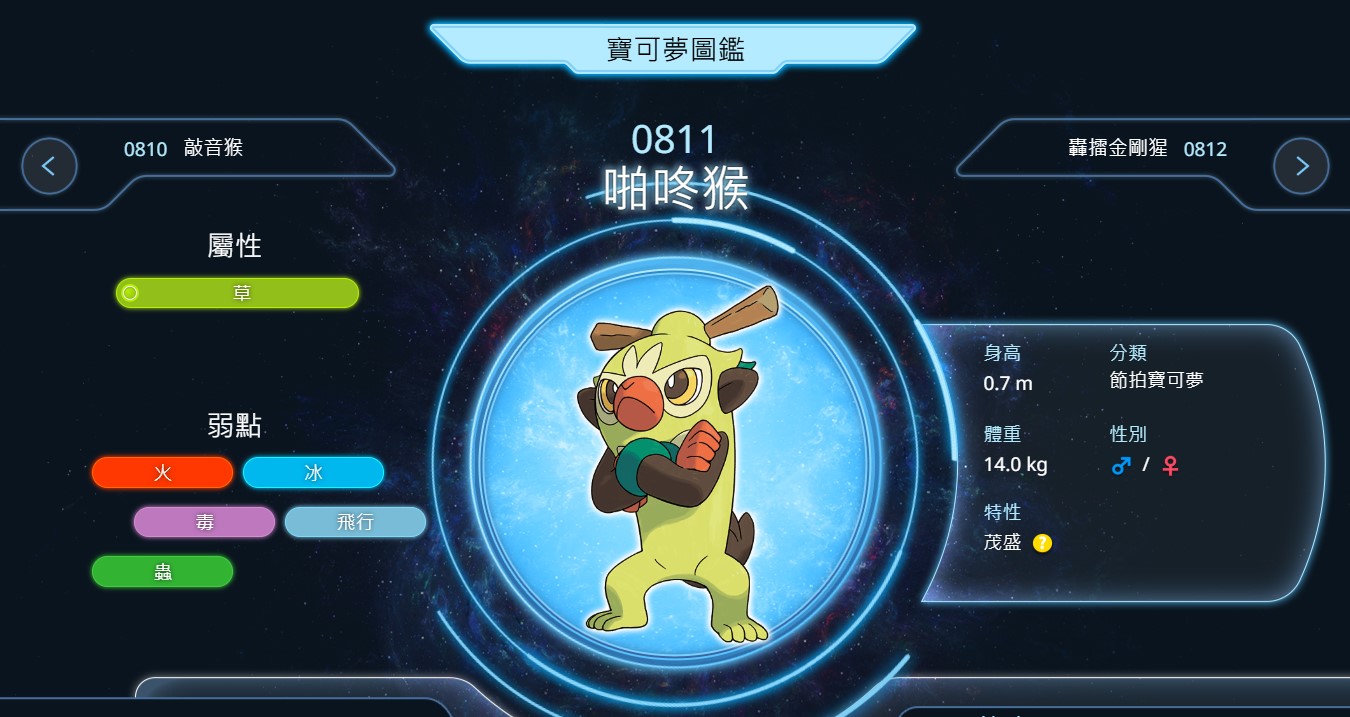Click the 寶可夢圖鑑 header banner
Screen dimensions: 1350x717
[675, 49]
